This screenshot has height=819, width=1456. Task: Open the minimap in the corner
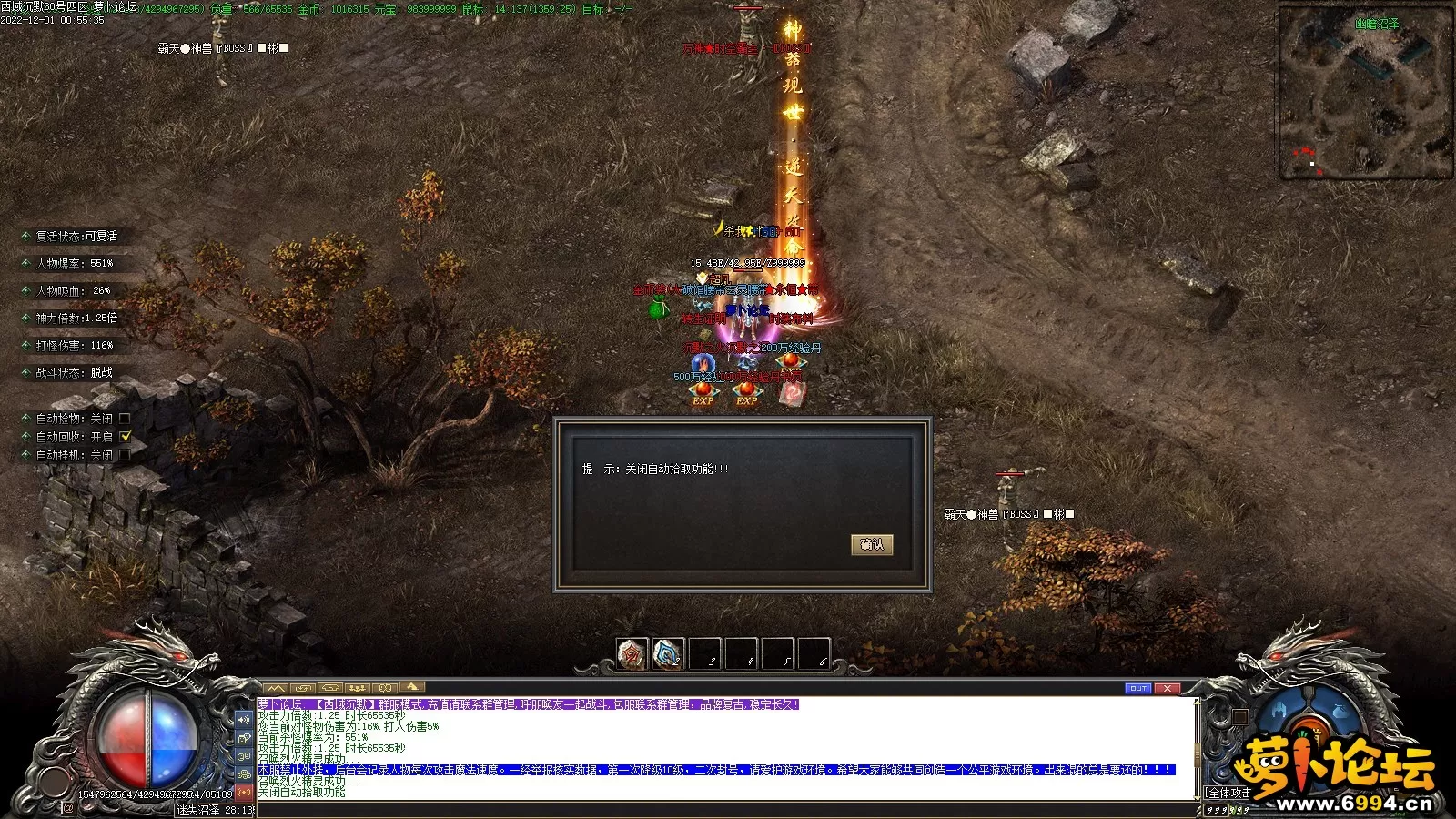(x=1365, y=93)
